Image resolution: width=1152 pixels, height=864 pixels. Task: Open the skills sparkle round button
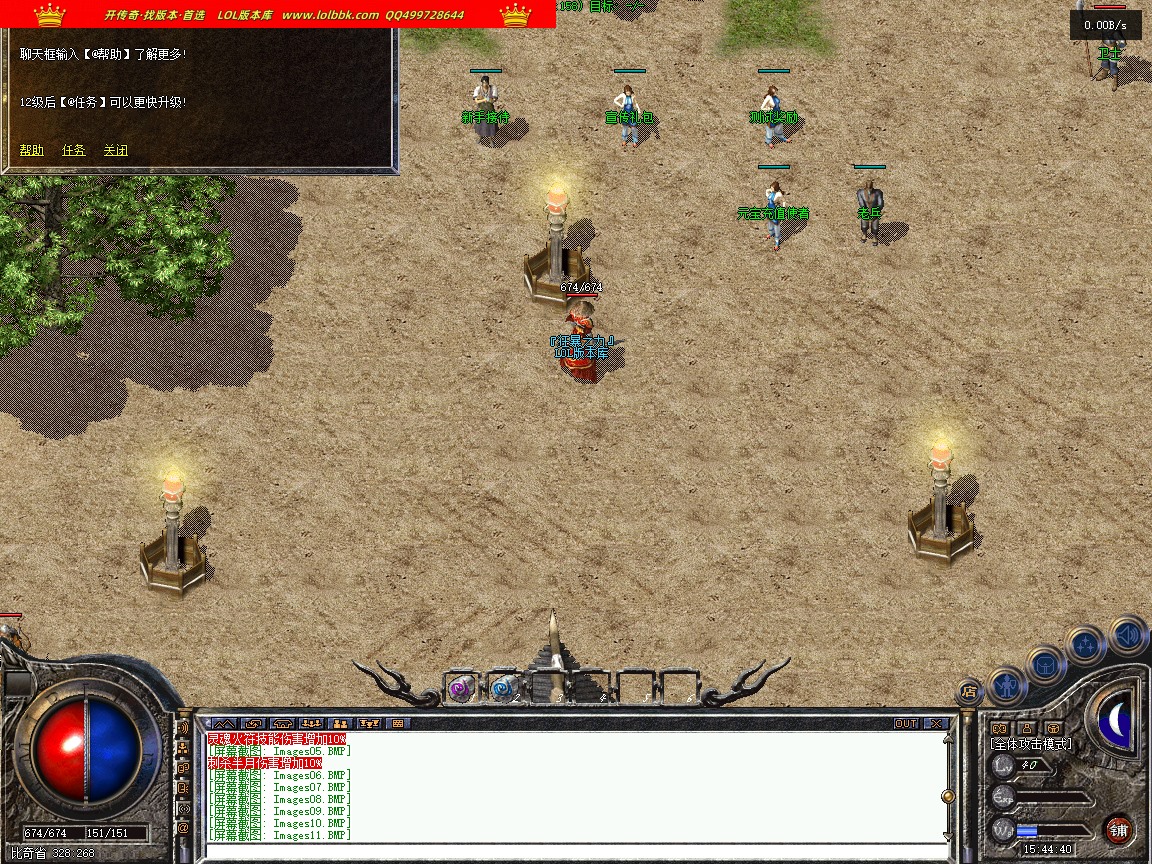(x=1086, y=645)
